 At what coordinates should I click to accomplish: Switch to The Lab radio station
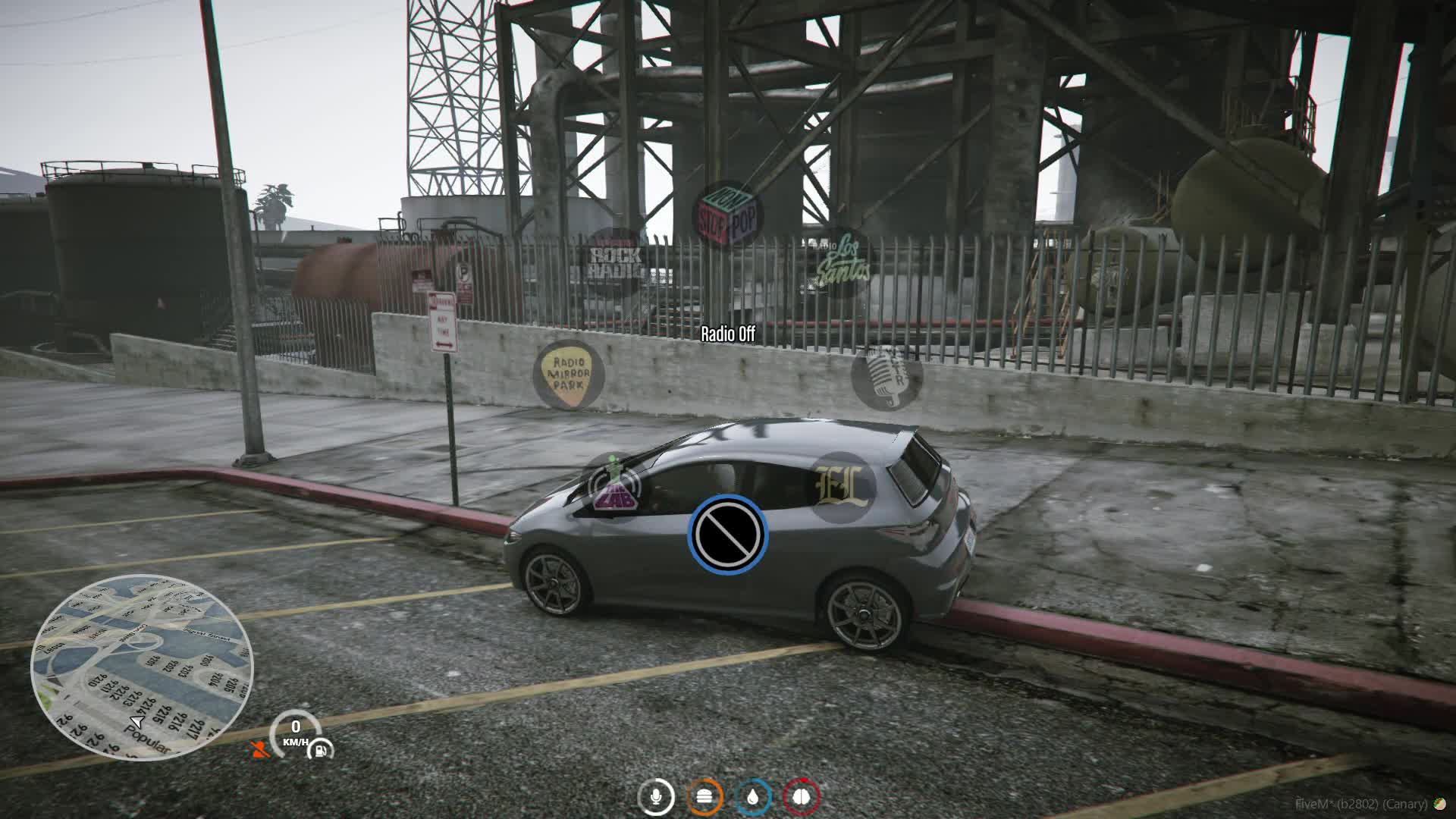tap(615, 488)
